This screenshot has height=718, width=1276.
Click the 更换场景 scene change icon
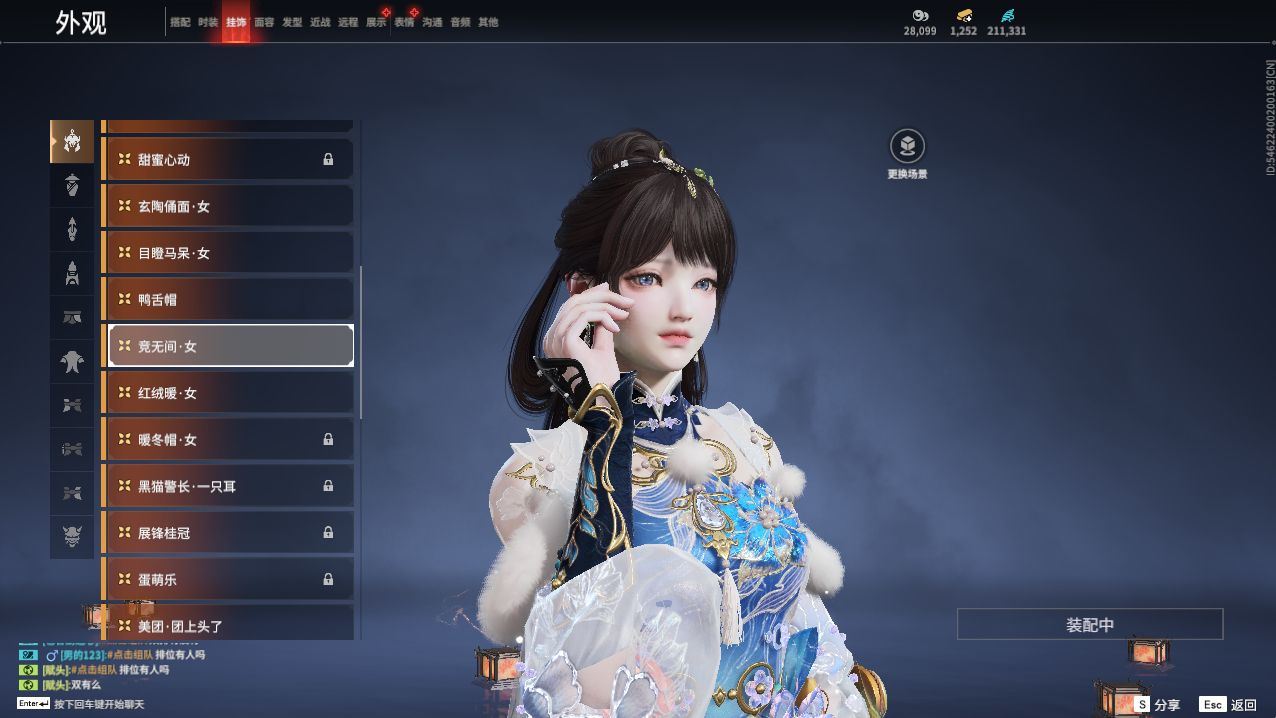(907, 147)
